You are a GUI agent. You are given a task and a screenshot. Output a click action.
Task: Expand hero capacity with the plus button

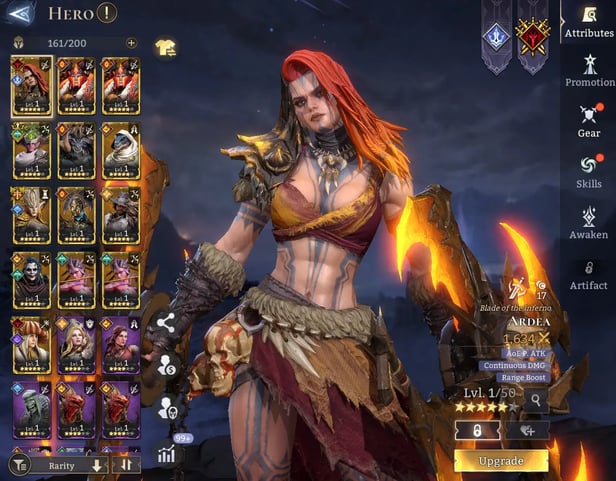[131, 43]
